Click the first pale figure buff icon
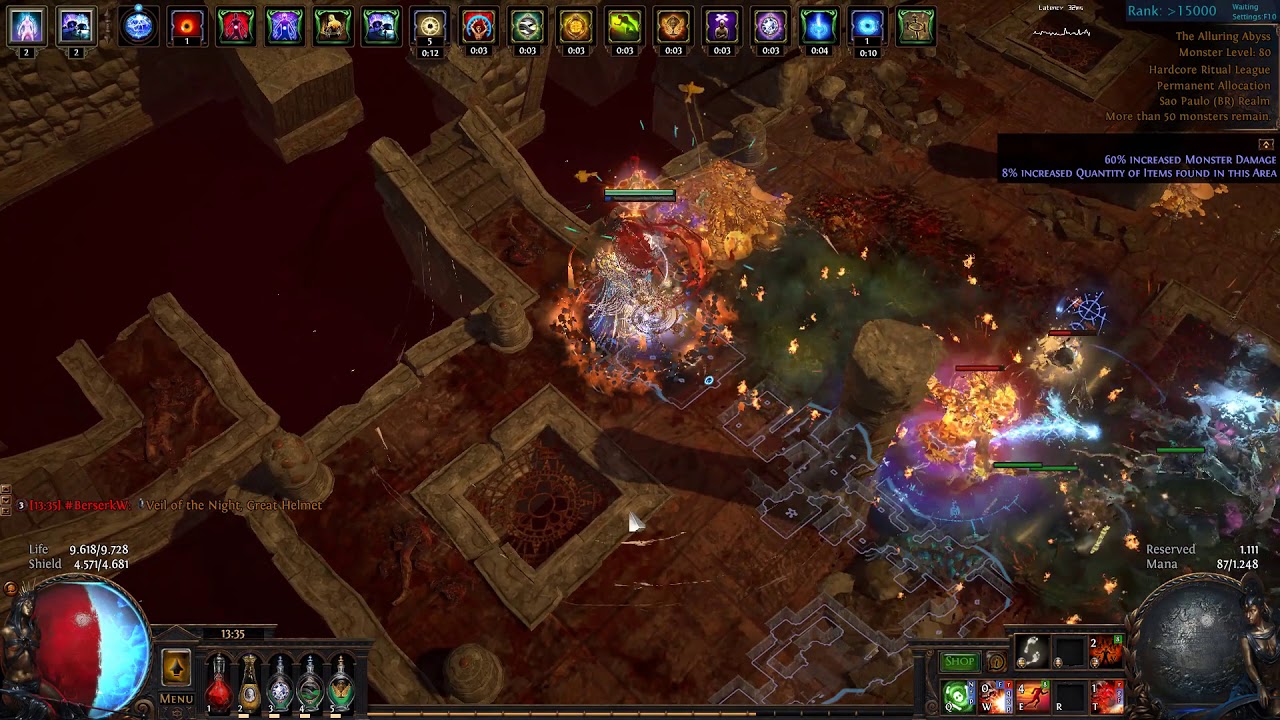The width and height of the screenshot is (1280, 720). [x=26, y=26]
